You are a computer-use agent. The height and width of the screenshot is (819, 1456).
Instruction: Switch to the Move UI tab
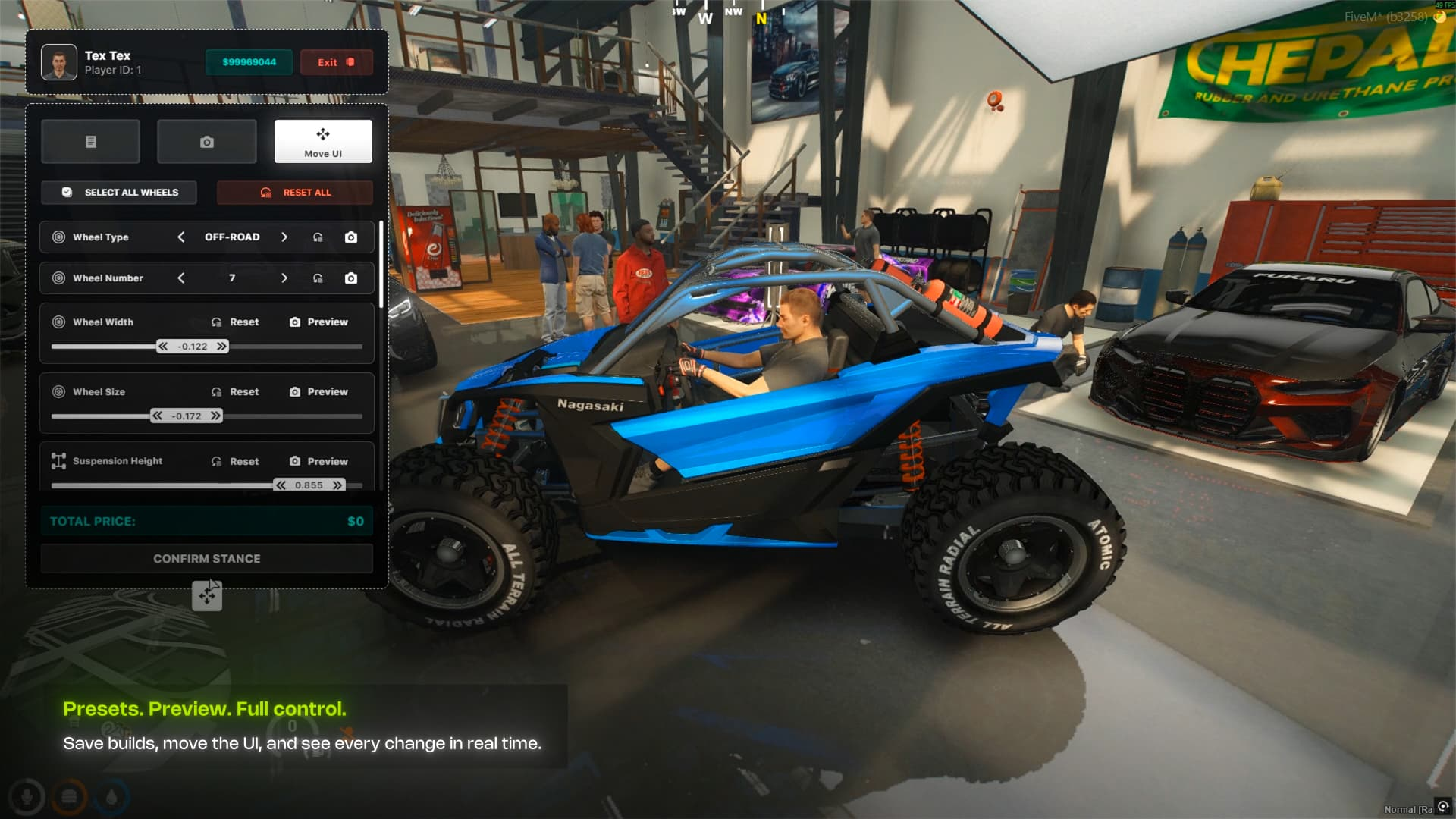coord(323,141)
